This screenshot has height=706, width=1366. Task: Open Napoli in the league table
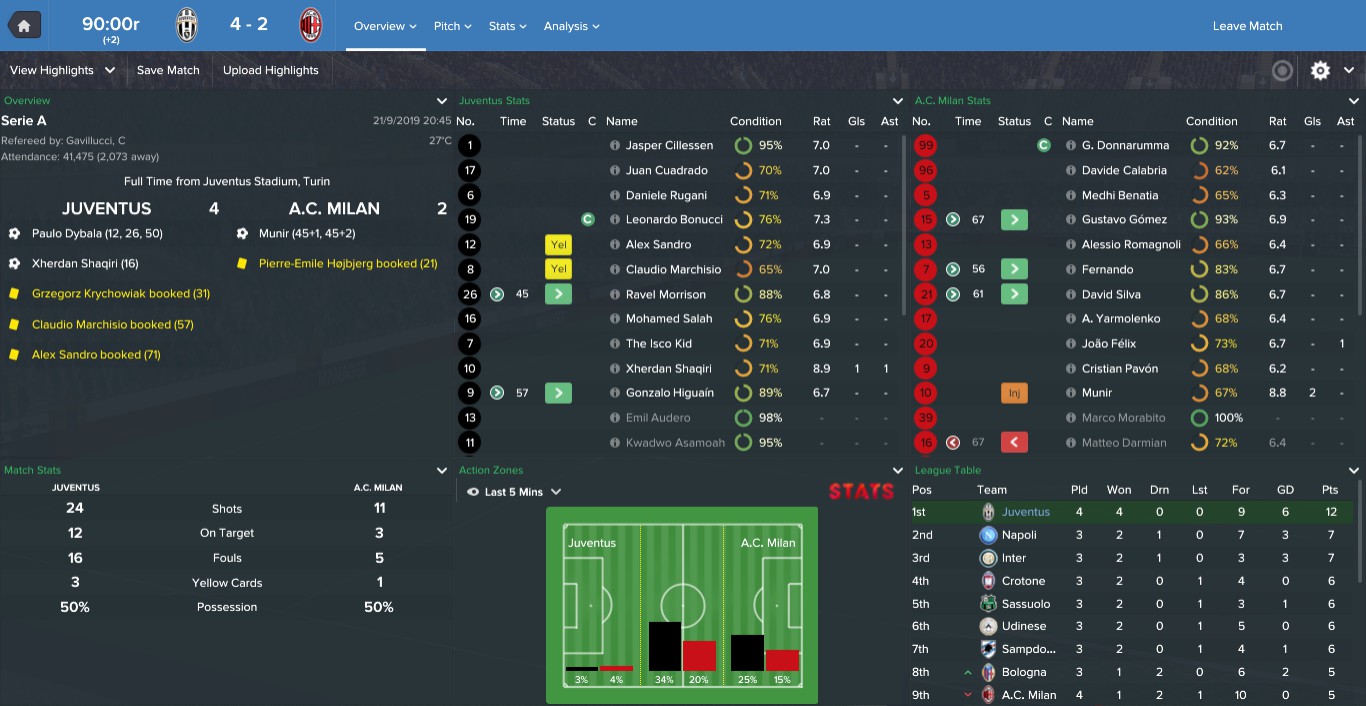[x=1019, y=535]
